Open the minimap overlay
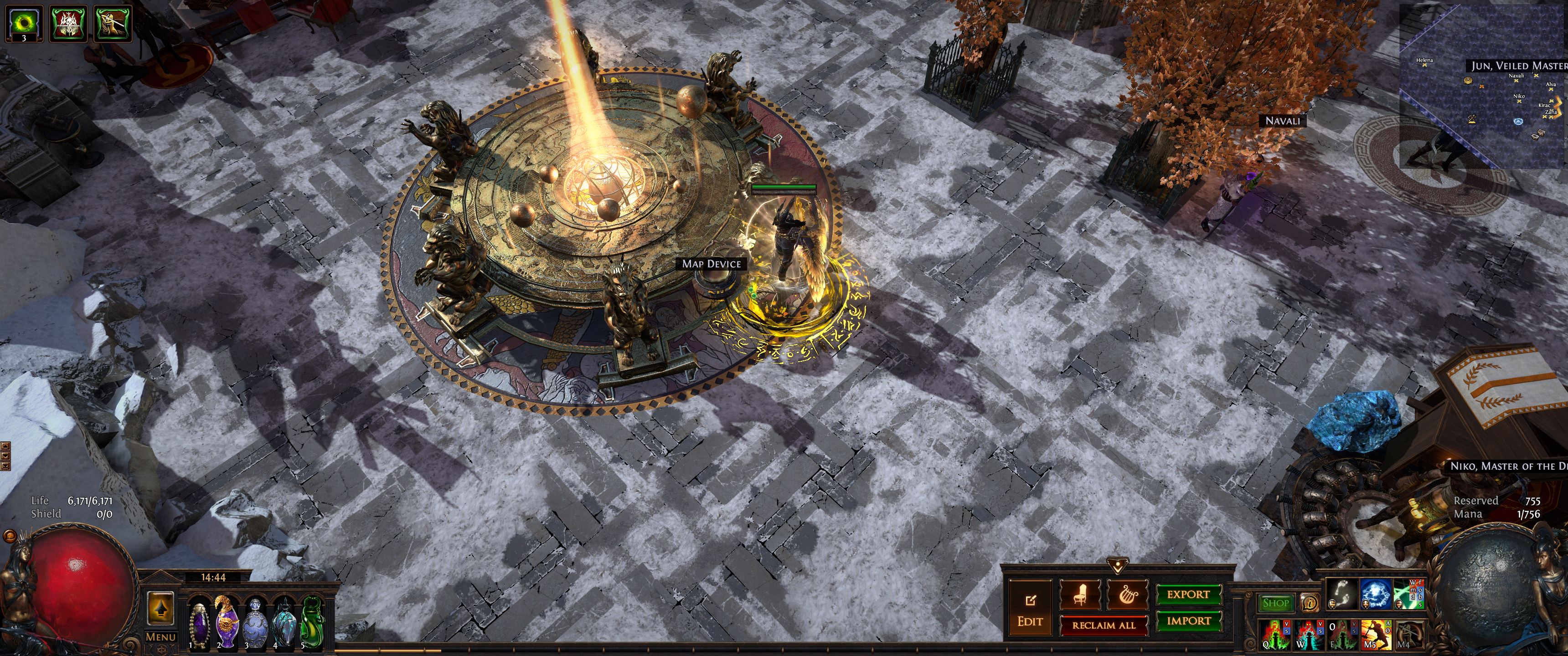Screen dimensions: 1568x656 click(x=1485, y=85)
